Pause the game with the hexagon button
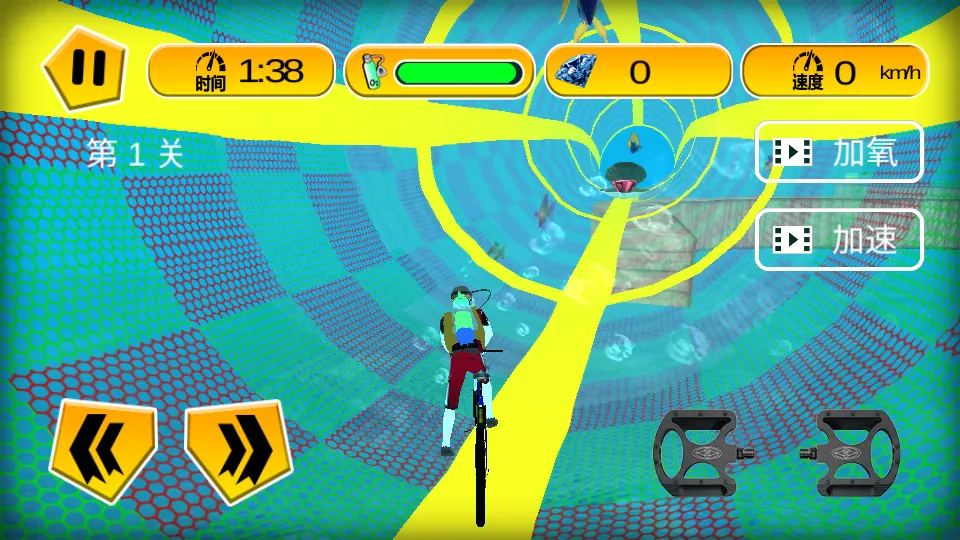Image resolution: width=960 pixels, height=540 pixels. (x=85, y=69)
